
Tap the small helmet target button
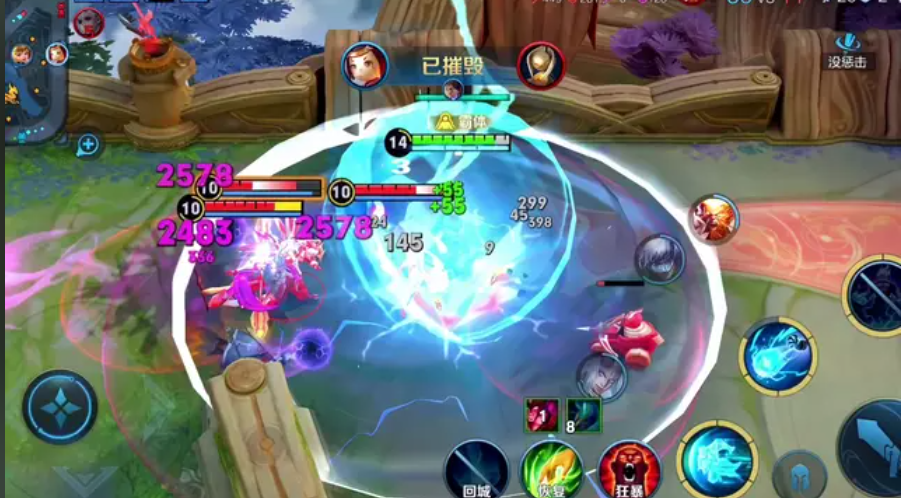[x=799, y=475]
